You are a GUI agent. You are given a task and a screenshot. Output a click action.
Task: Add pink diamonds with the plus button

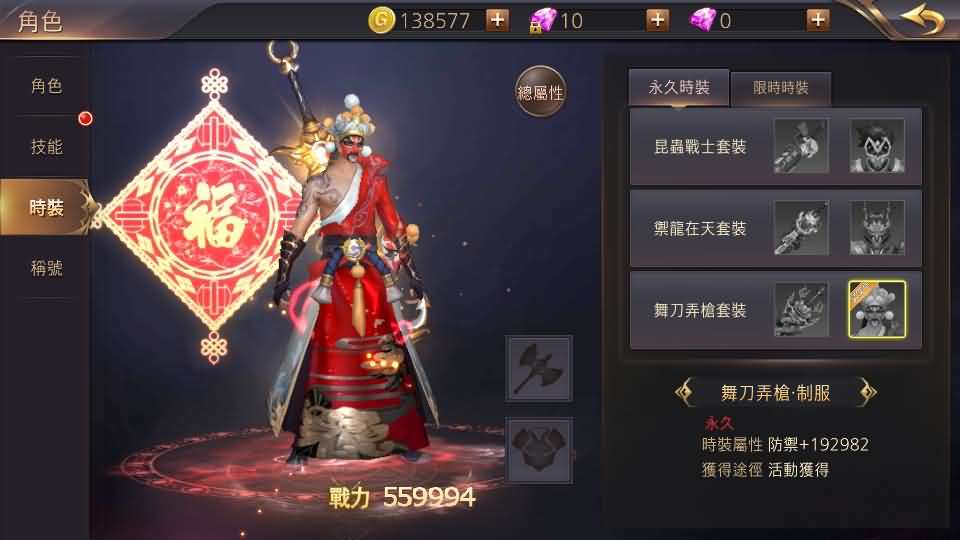point(818,20)
